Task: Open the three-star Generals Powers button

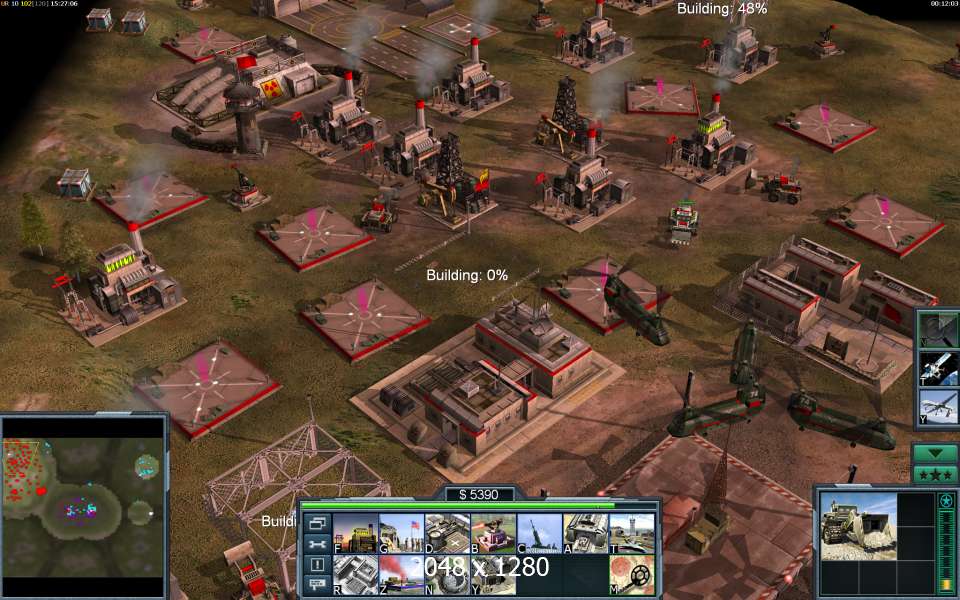Action: [934, 474]
